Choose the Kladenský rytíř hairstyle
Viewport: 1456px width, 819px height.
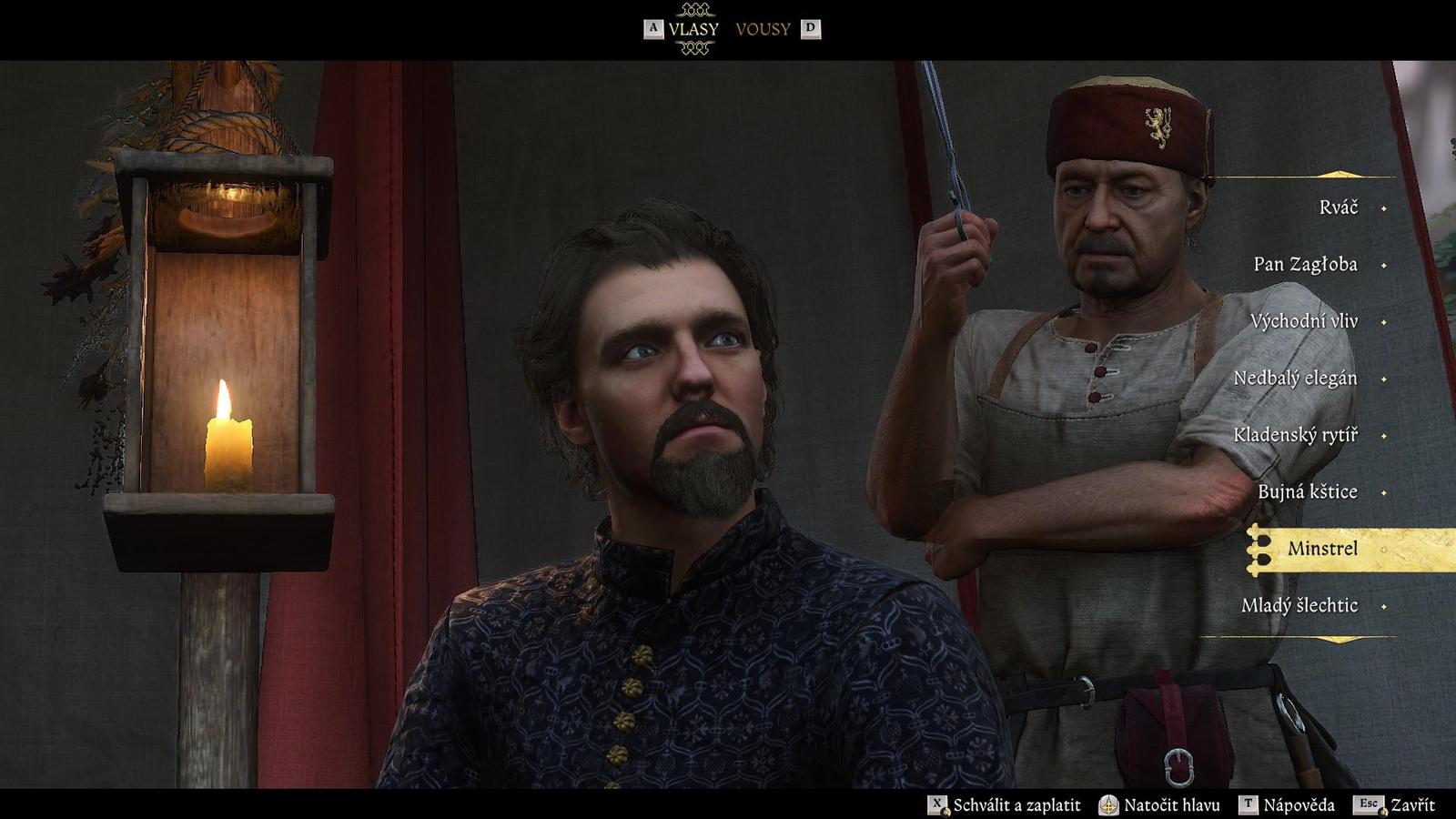pos(1295,435)
